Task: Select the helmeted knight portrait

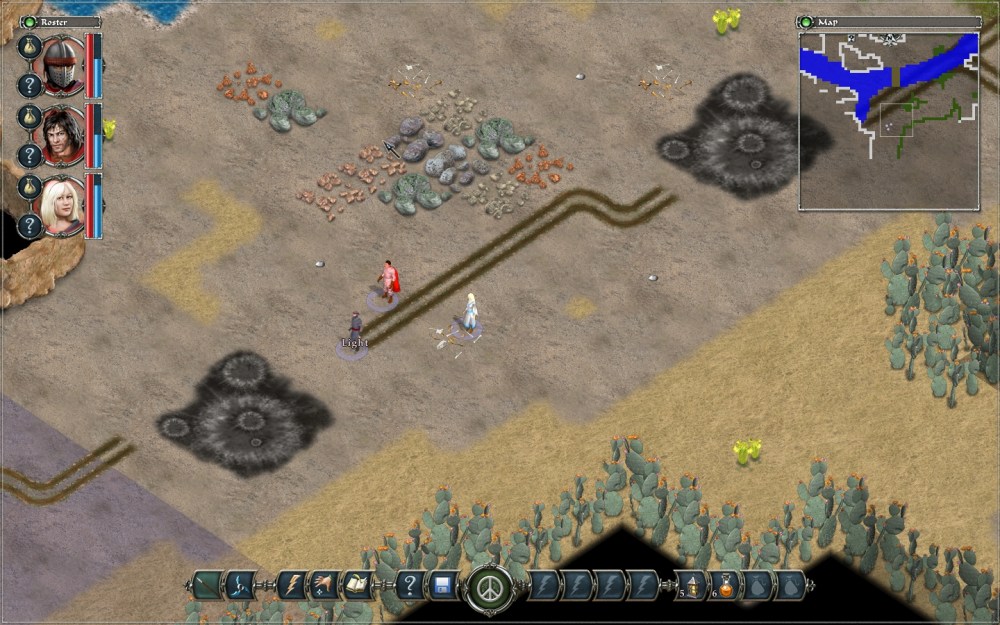Action: click(62, 64)
